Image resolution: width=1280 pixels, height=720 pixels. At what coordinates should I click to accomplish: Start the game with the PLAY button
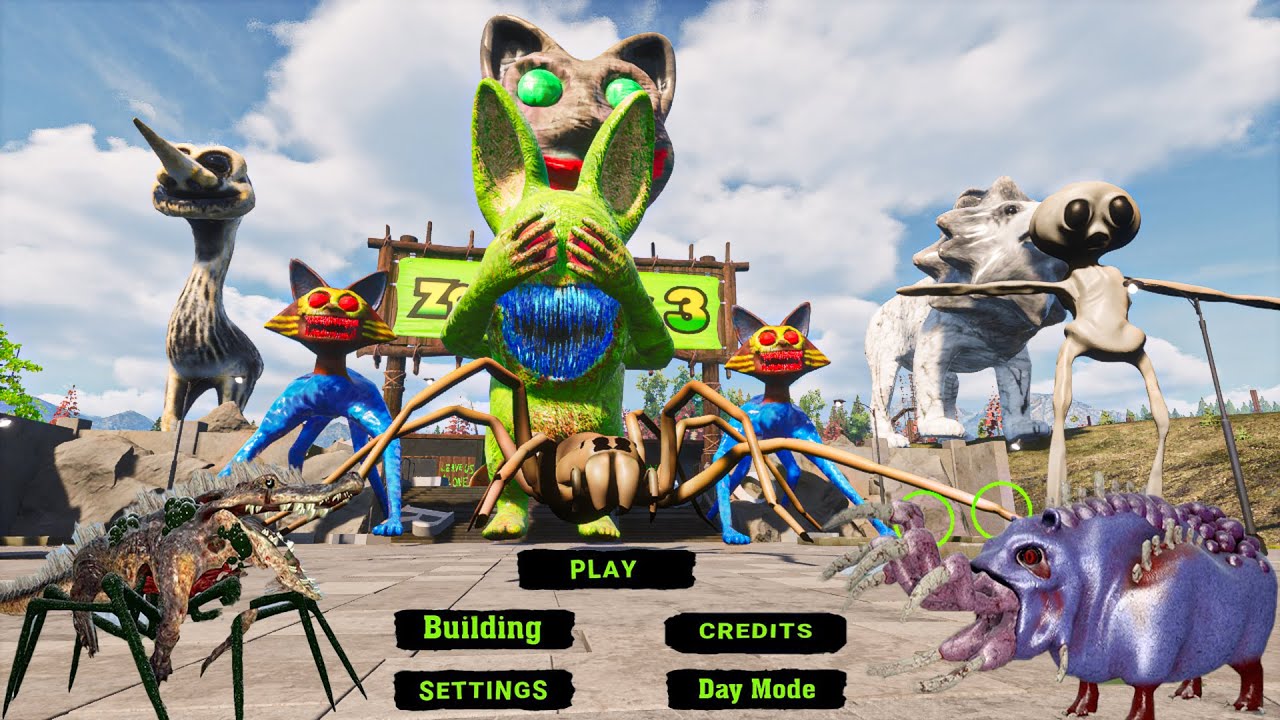coord(604,569)
